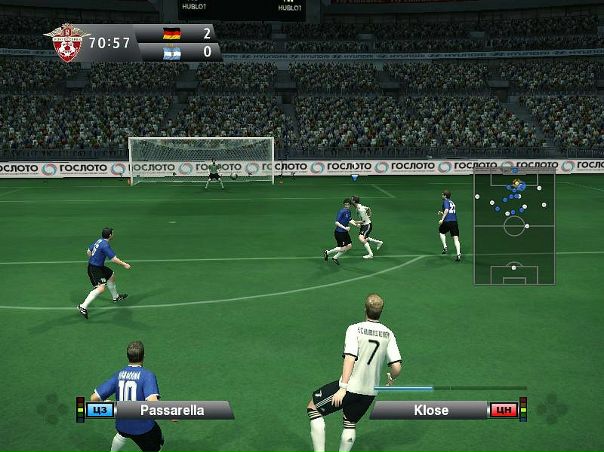The width and height of the screenshot is (604, 452).
Task: Select the Argentina flag on the scoreboard
Action: click(x=172, y=52)
